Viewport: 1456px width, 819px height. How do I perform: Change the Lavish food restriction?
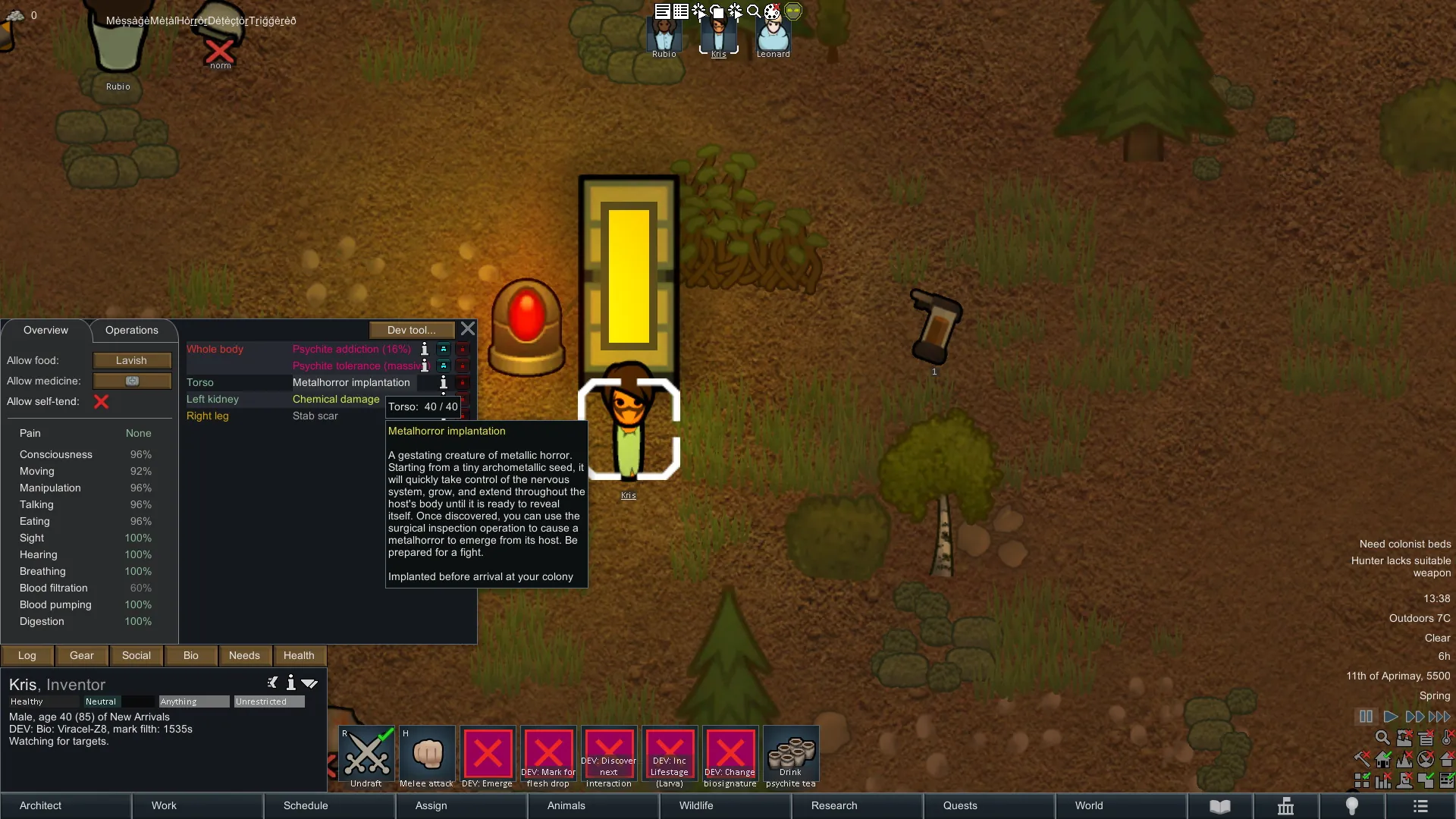(132, 361)
